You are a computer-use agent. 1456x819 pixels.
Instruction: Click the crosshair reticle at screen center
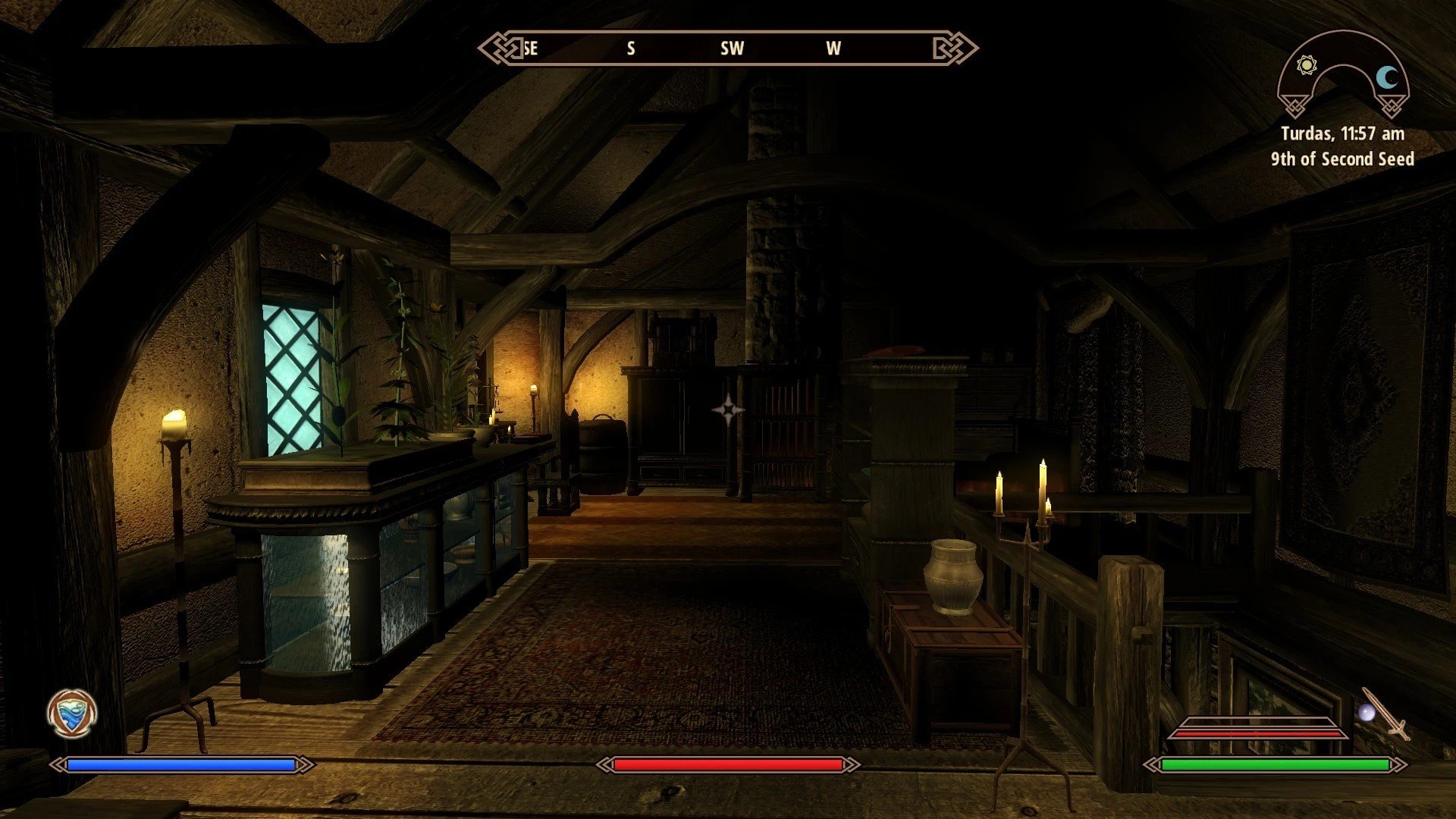(728, 409)
